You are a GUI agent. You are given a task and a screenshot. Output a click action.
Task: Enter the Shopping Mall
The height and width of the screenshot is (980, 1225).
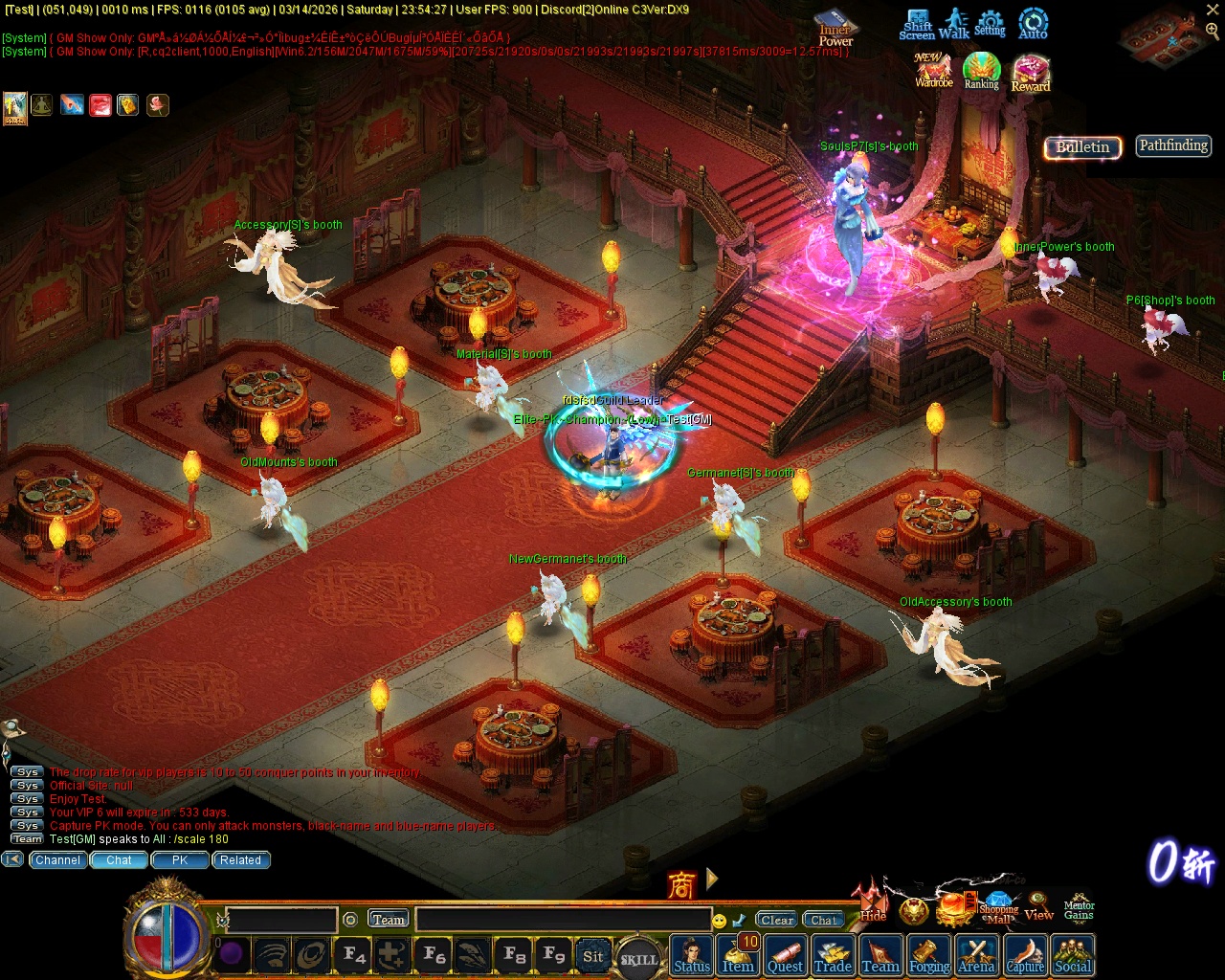[x=998, y=909]
